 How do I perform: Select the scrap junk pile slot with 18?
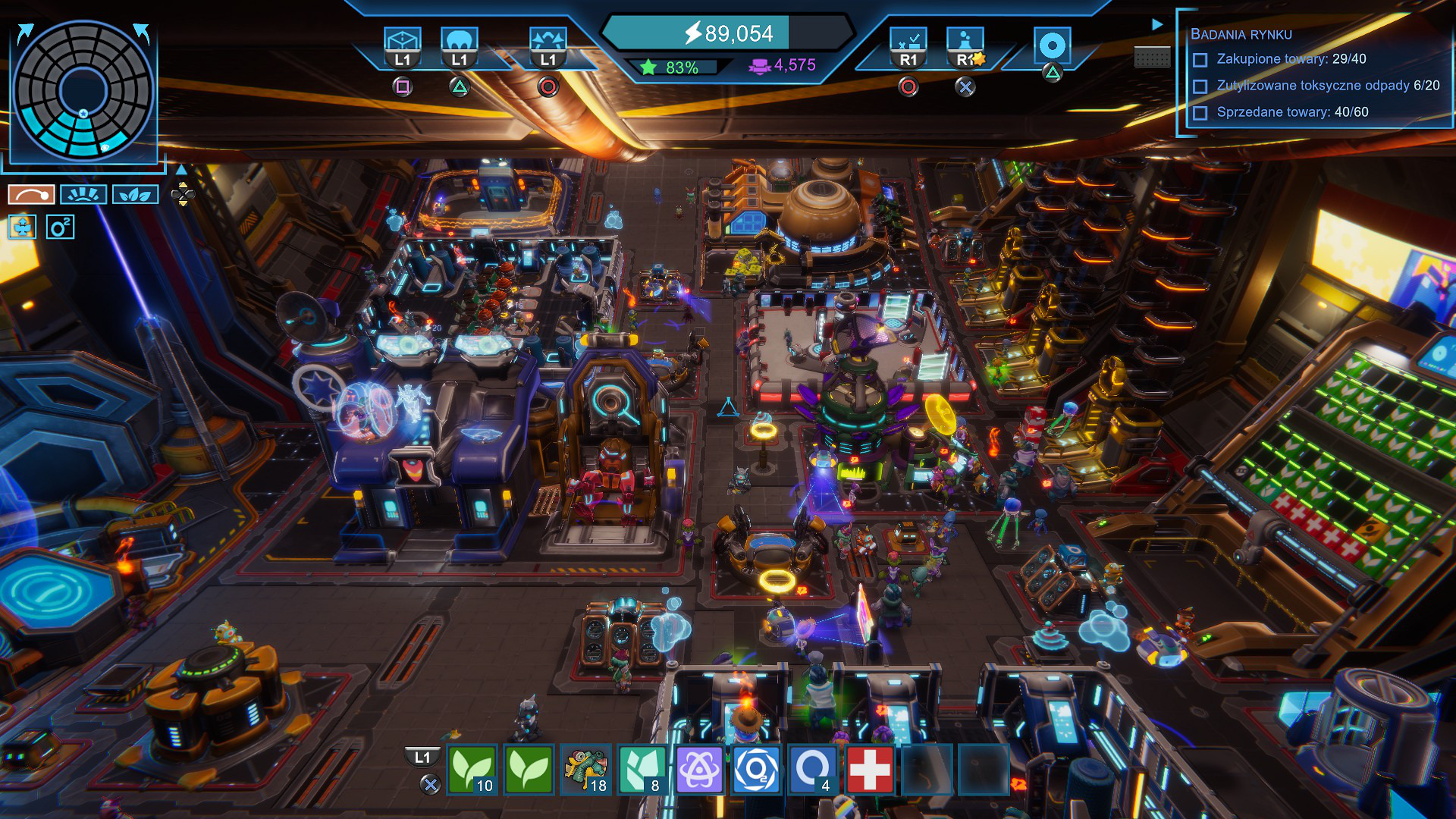click(x=586, y=770)
